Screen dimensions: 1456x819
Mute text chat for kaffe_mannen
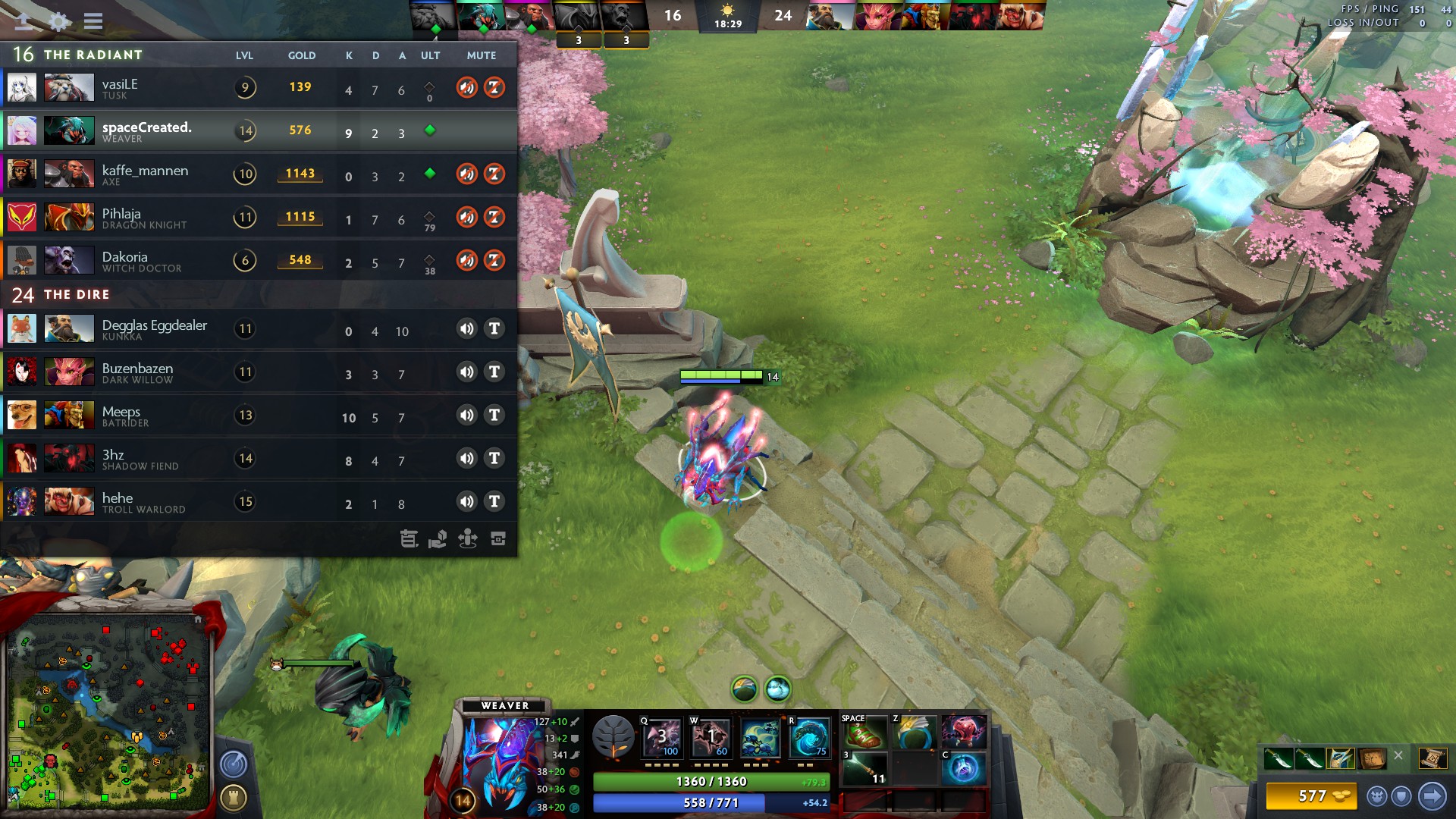tap(494, 174)
